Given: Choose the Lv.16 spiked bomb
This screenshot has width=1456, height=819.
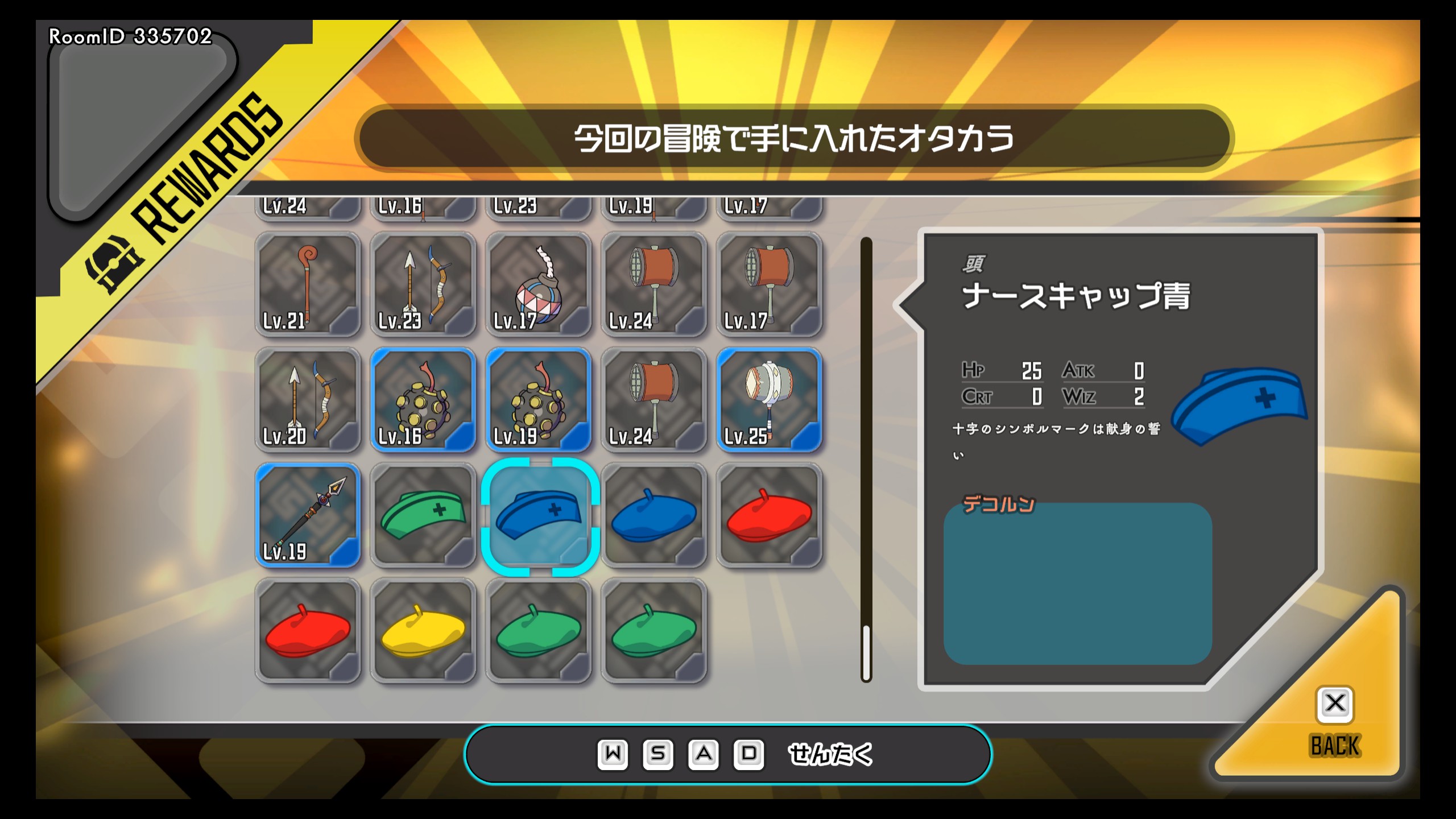Looking at the screenshot, I should [x=423, y=400].
